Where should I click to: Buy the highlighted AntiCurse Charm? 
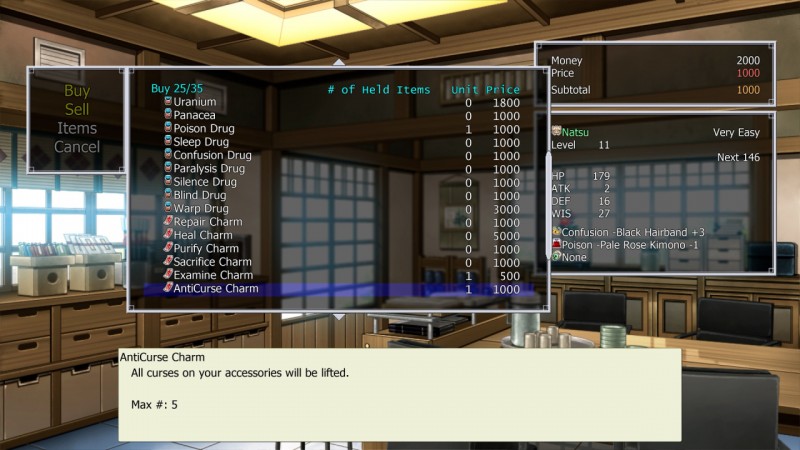click(x=216, y=289)
